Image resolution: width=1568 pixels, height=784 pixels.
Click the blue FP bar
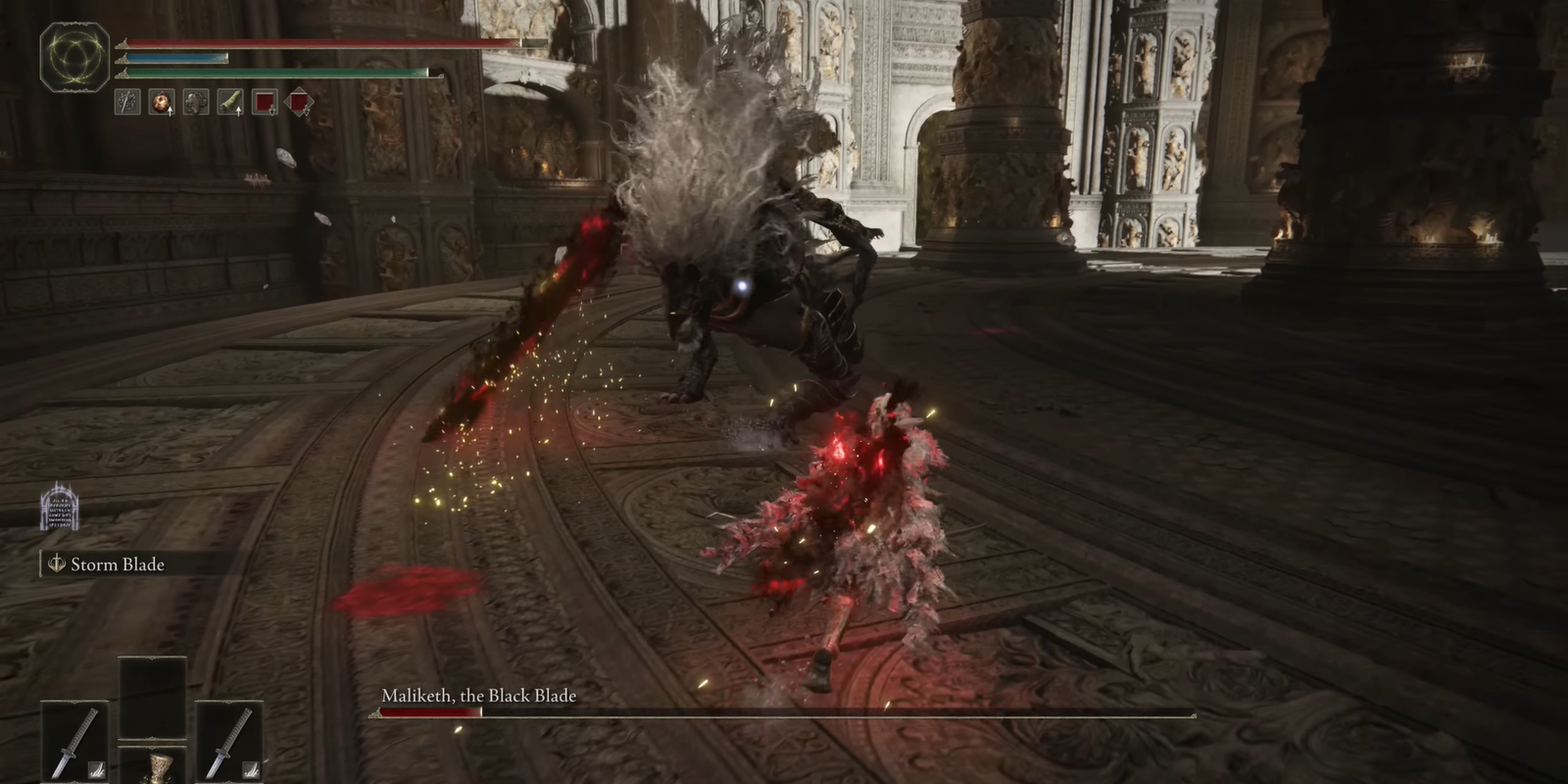tap(176, 59)
